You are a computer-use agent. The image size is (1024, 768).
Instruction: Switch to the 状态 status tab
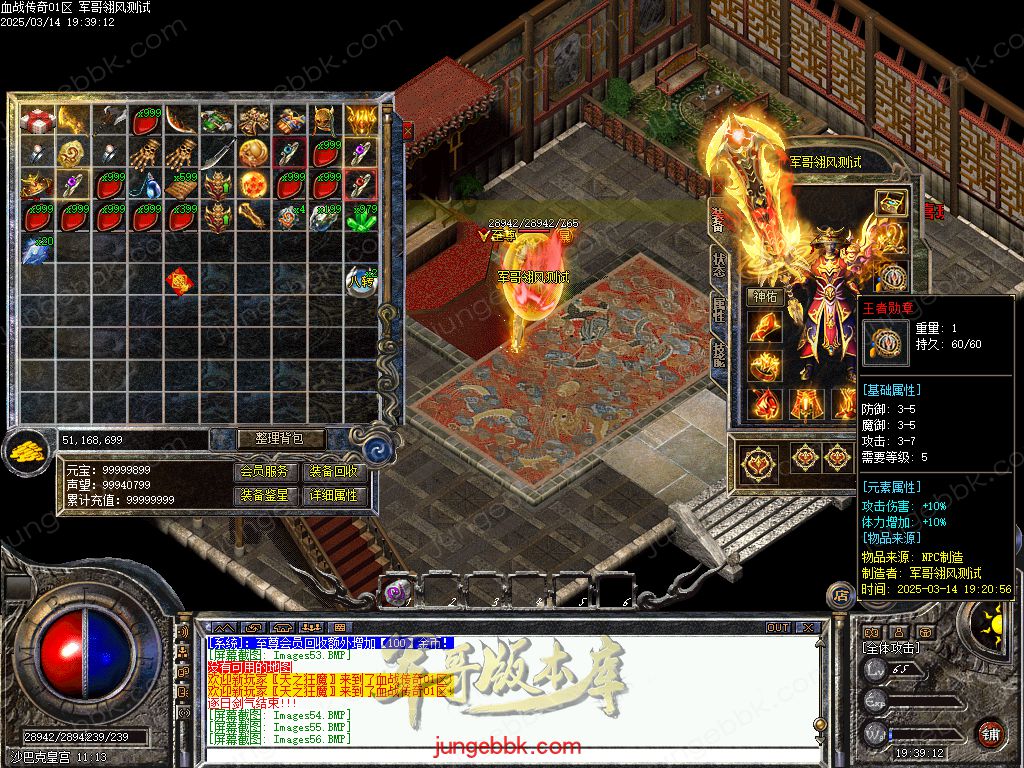tap(719, 265)
